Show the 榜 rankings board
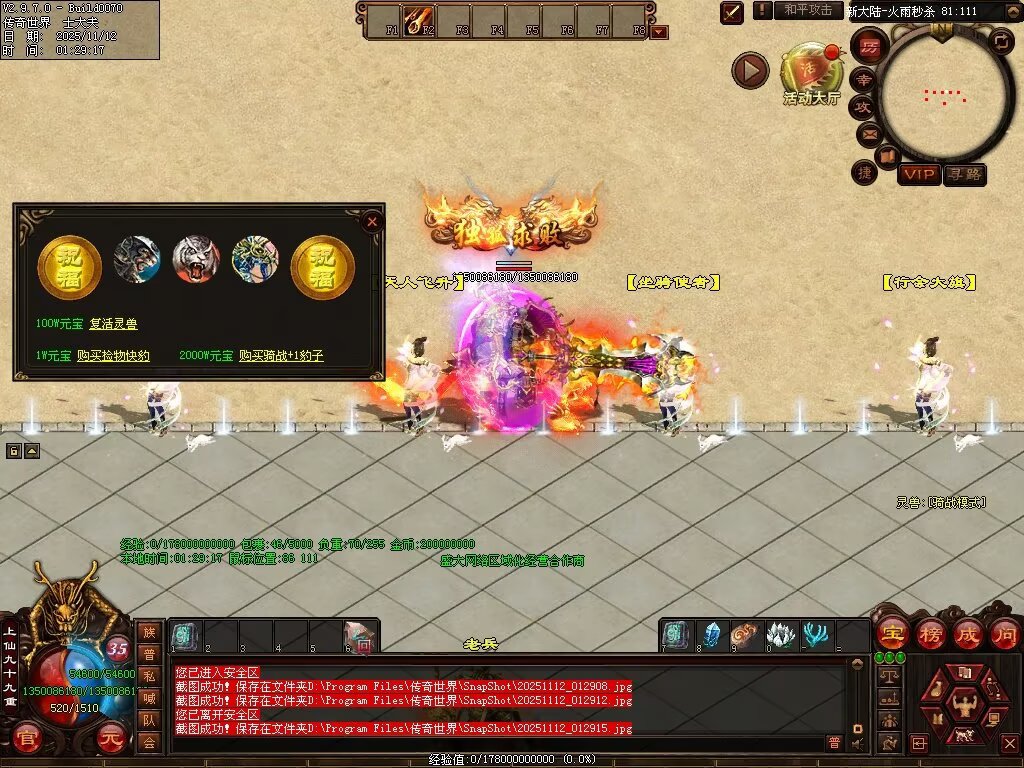This screenshot has height=768, width=1024. [x=928, y=633]
